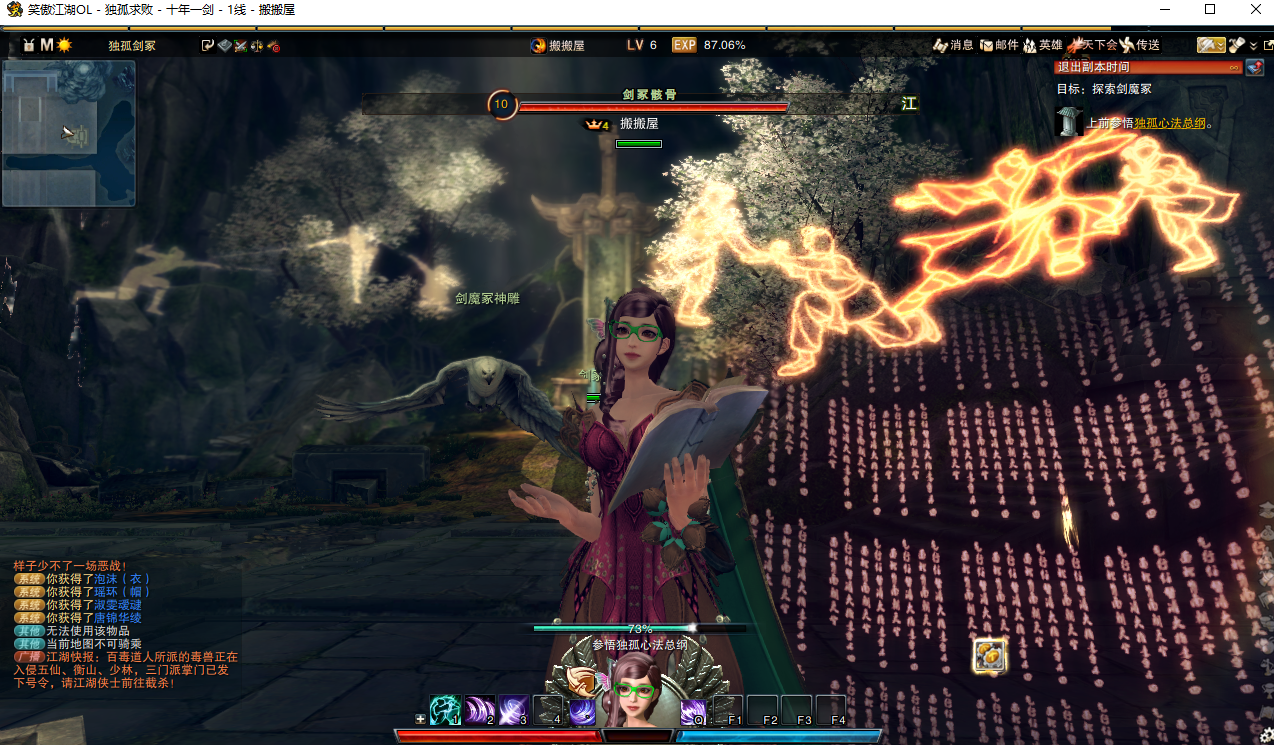Maximize the game window
Image resolution: width=1274 pixels, height=745 pixels.
click(x=1210, y=9)
